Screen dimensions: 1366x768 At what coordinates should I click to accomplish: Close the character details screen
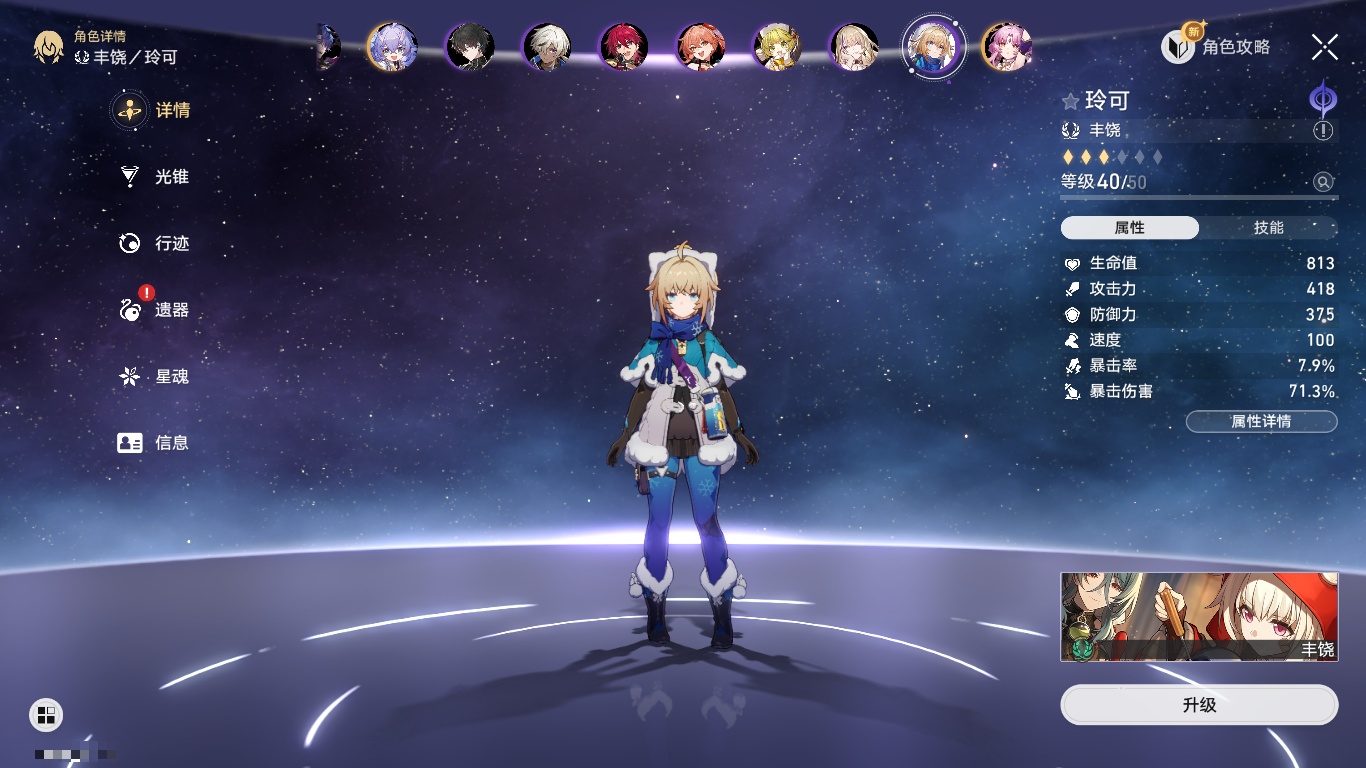[1325, 47]
